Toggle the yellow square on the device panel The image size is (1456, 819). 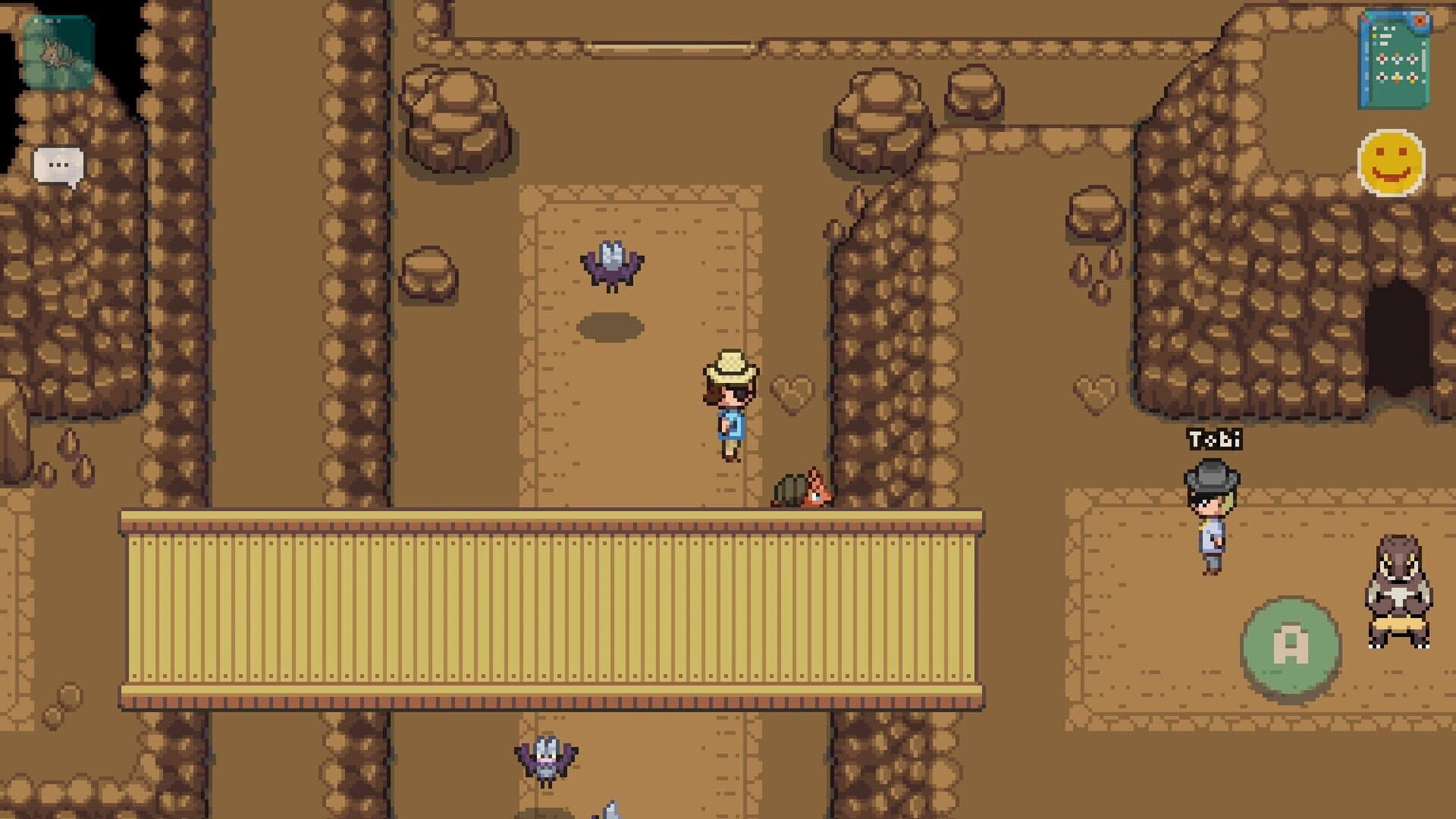[x=1374, y=36]
